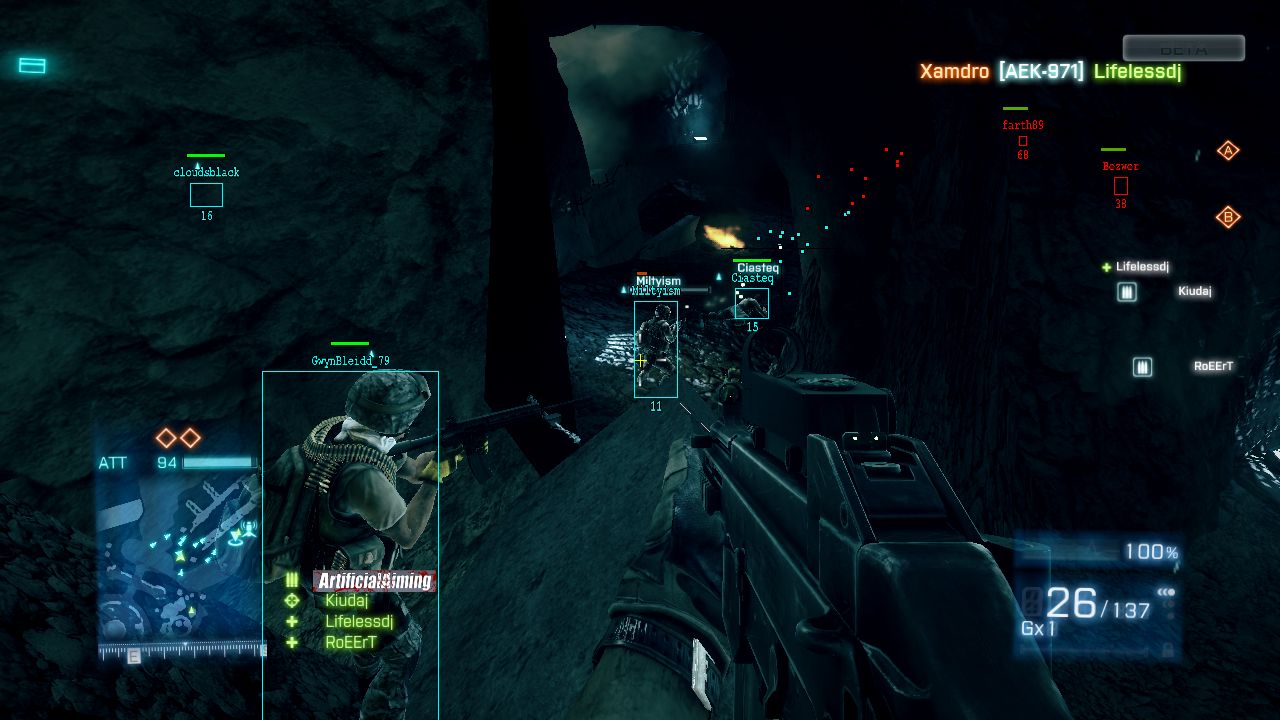Select Lifelessdj in the squad list
Image resolution: width=1280 pixels, height=720 pixels.
click(358, 622)
